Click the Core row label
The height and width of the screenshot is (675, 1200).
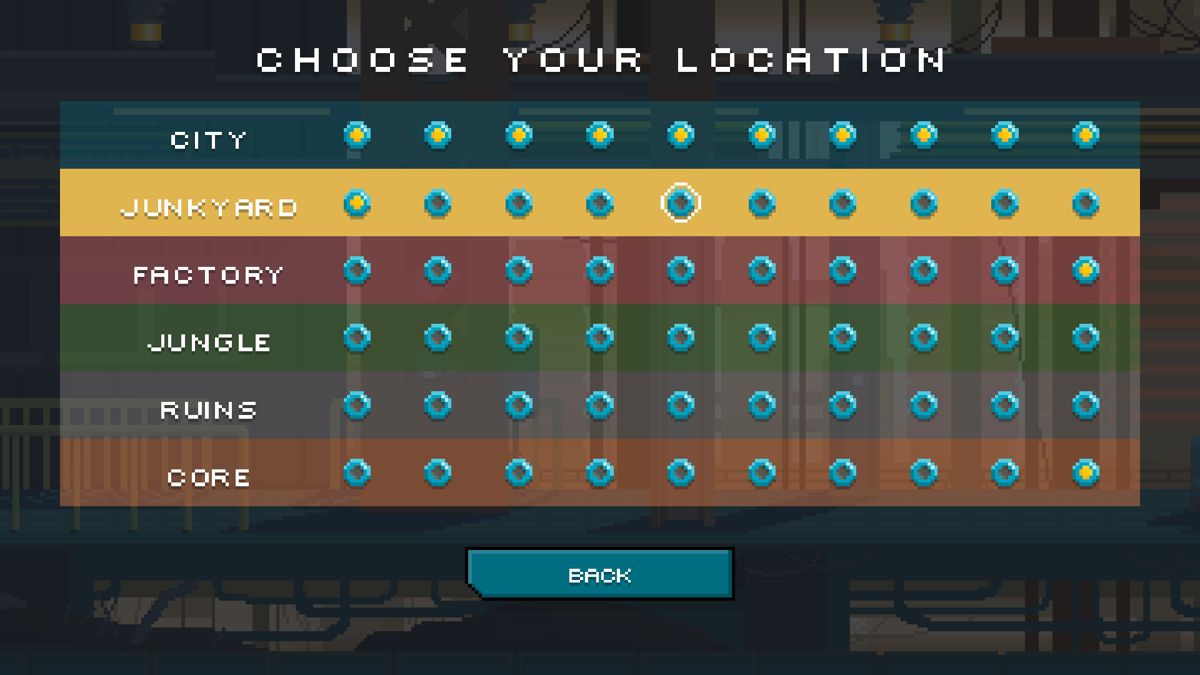point(209,478)
